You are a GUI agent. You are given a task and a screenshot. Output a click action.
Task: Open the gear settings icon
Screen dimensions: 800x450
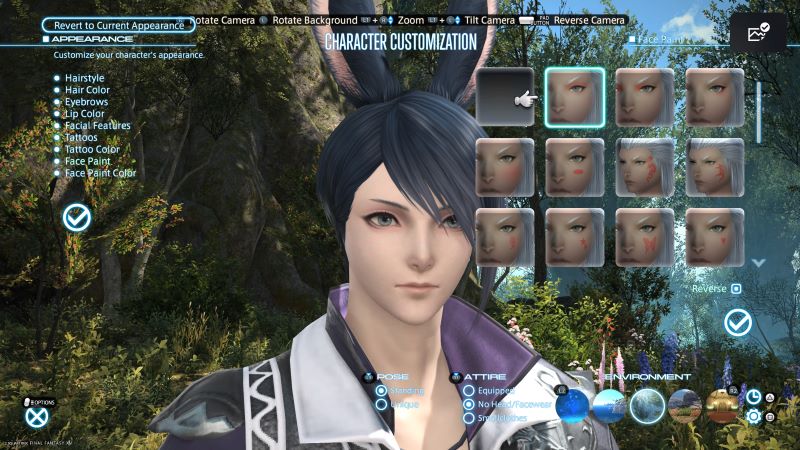(x=754, y=415)
